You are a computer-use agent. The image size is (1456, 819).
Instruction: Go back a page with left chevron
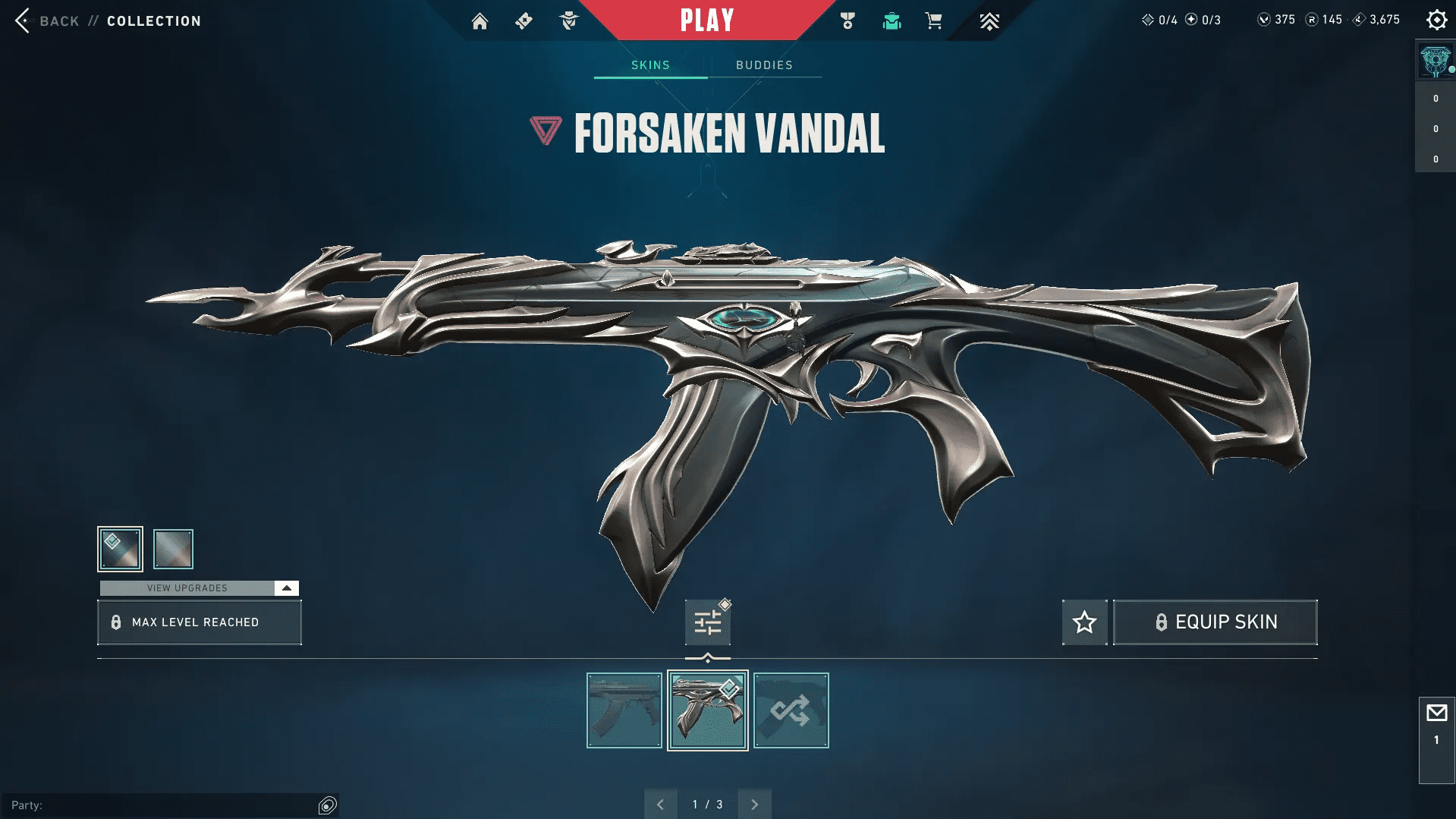pos(661,803)
